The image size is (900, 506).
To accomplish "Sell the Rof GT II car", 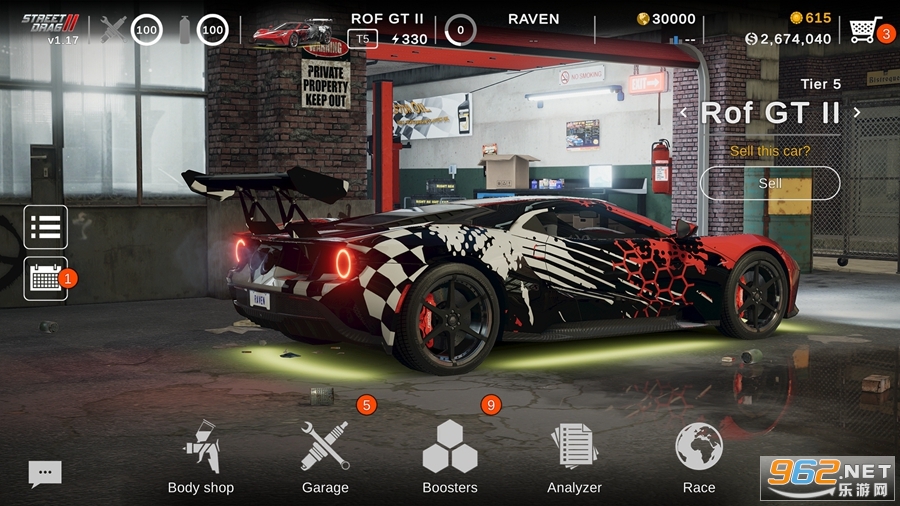I will 770,183.
